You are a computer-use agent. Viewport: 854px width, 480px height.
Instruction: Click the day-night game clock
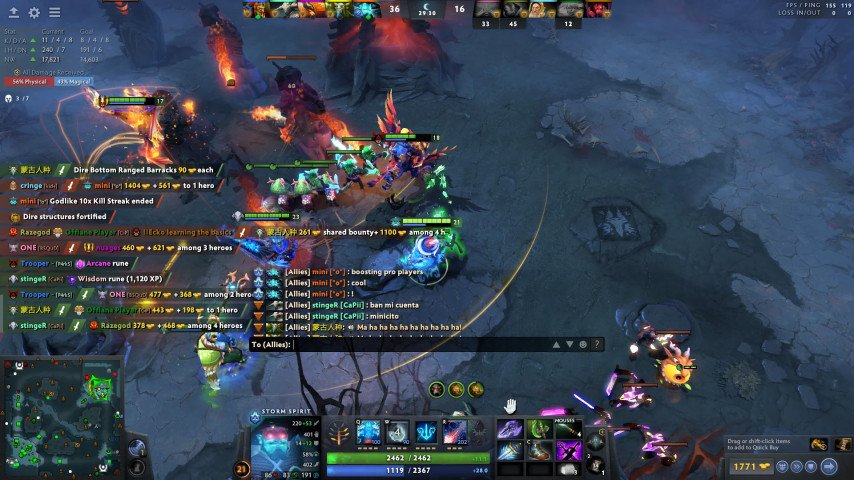[427, 9]
